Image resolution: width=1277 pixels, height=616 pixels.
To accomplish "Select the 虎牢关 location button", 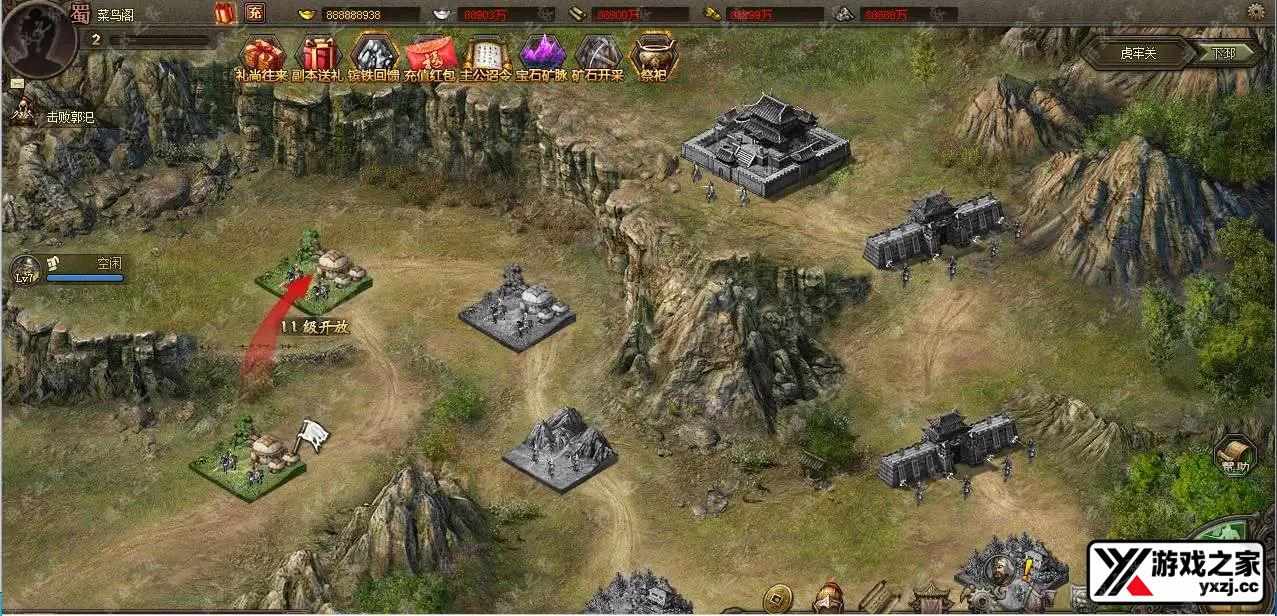I will pyautogui.click(x=1138, y=53).
